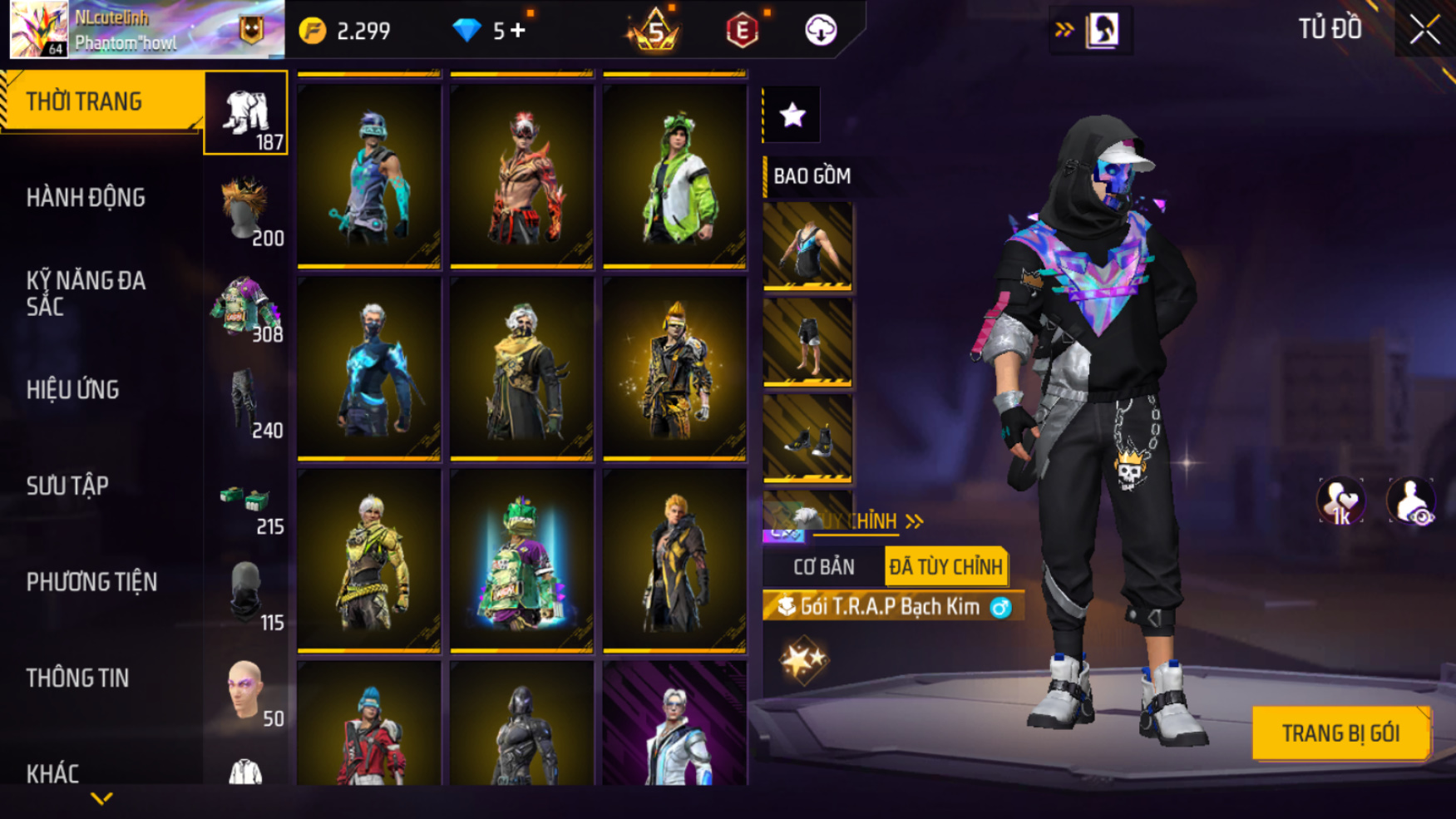View the included sneakers item
The width and height of the screenshot is (1456, 819).
[x=807, y=437]
